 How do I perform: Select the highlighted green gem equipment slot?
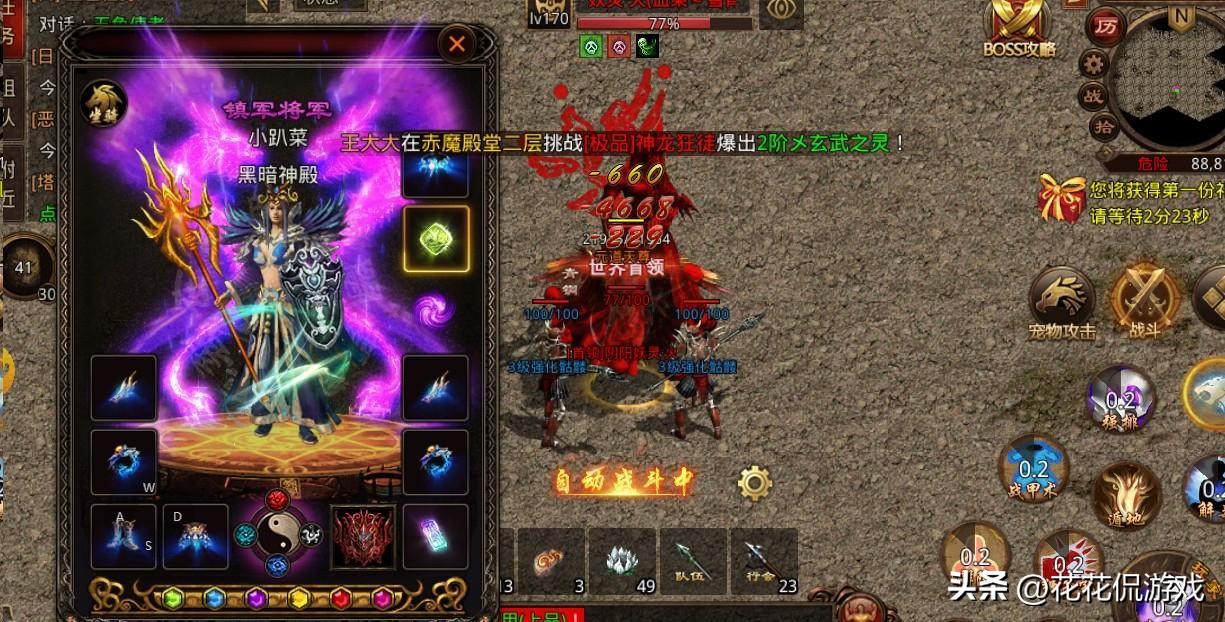(x=435, y=239)
